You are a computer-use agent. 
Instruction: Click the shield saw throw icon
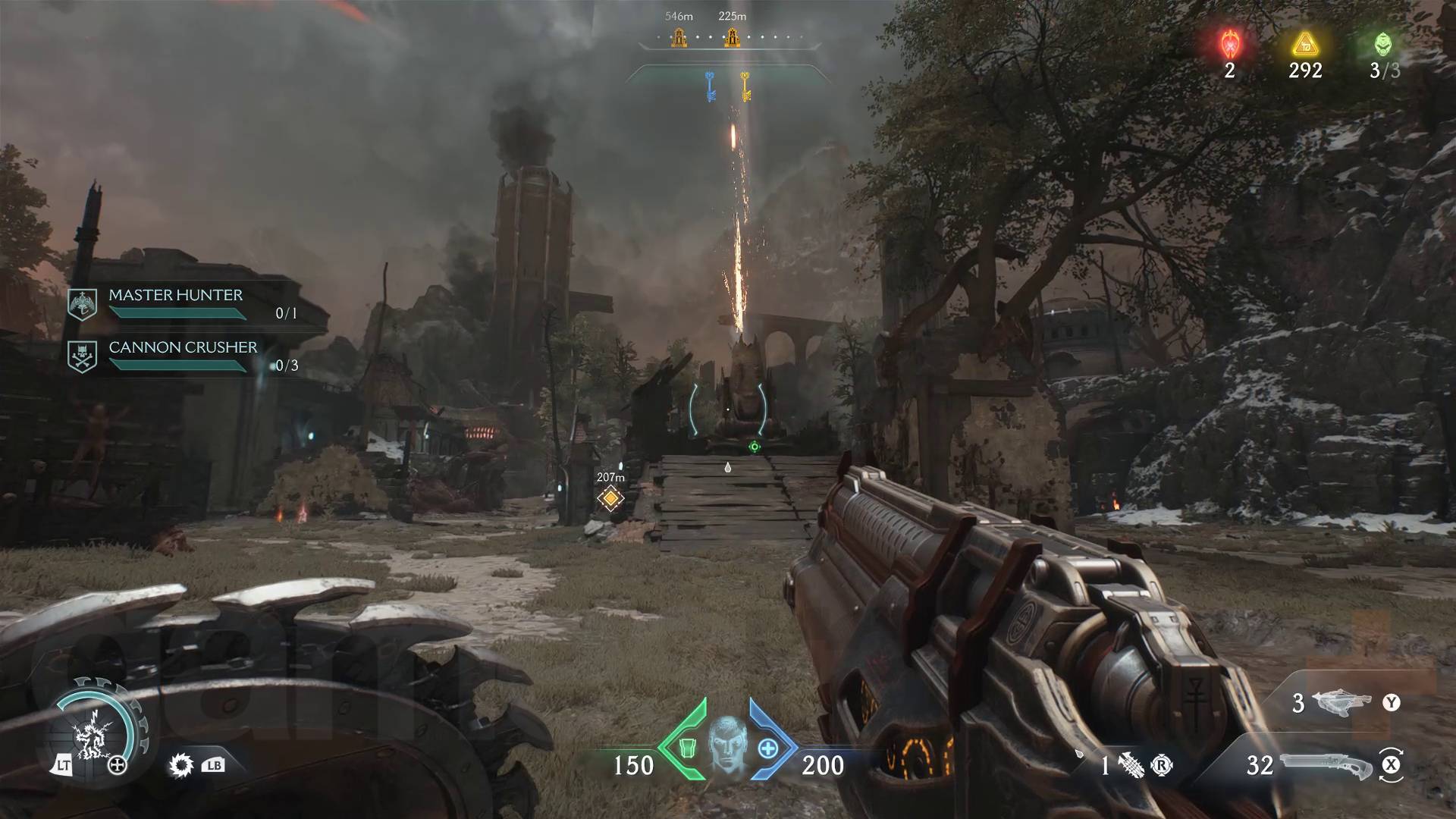coord(181,766)
